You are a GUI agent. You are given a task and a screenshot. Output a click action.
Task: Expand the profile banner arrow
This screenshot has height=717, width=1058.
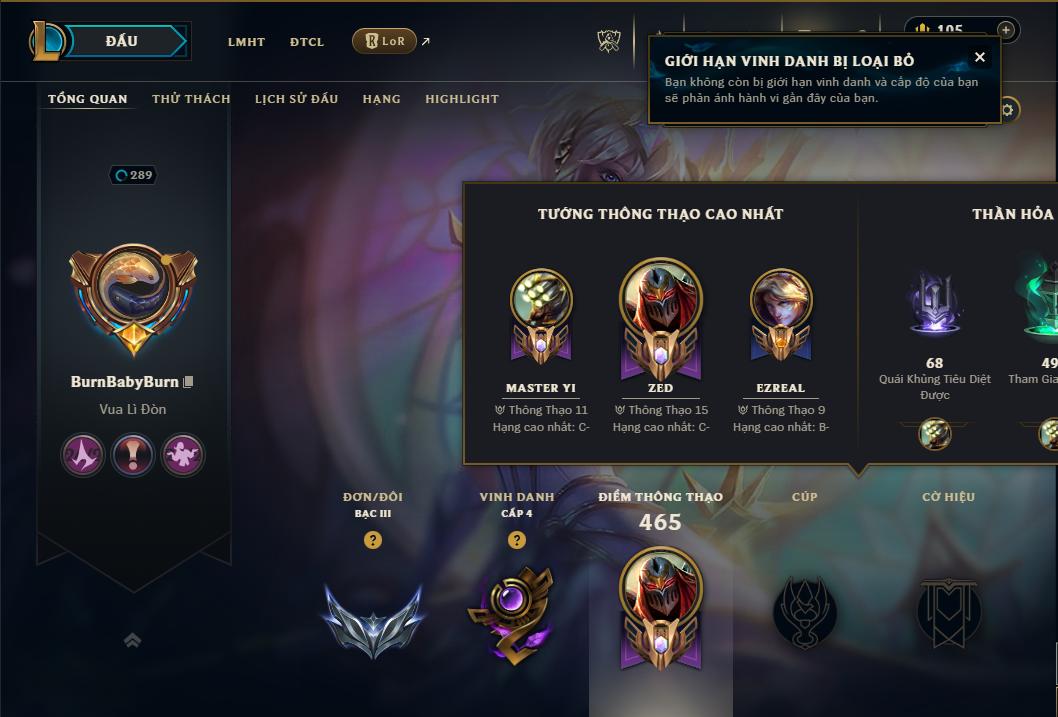point(132,640)
